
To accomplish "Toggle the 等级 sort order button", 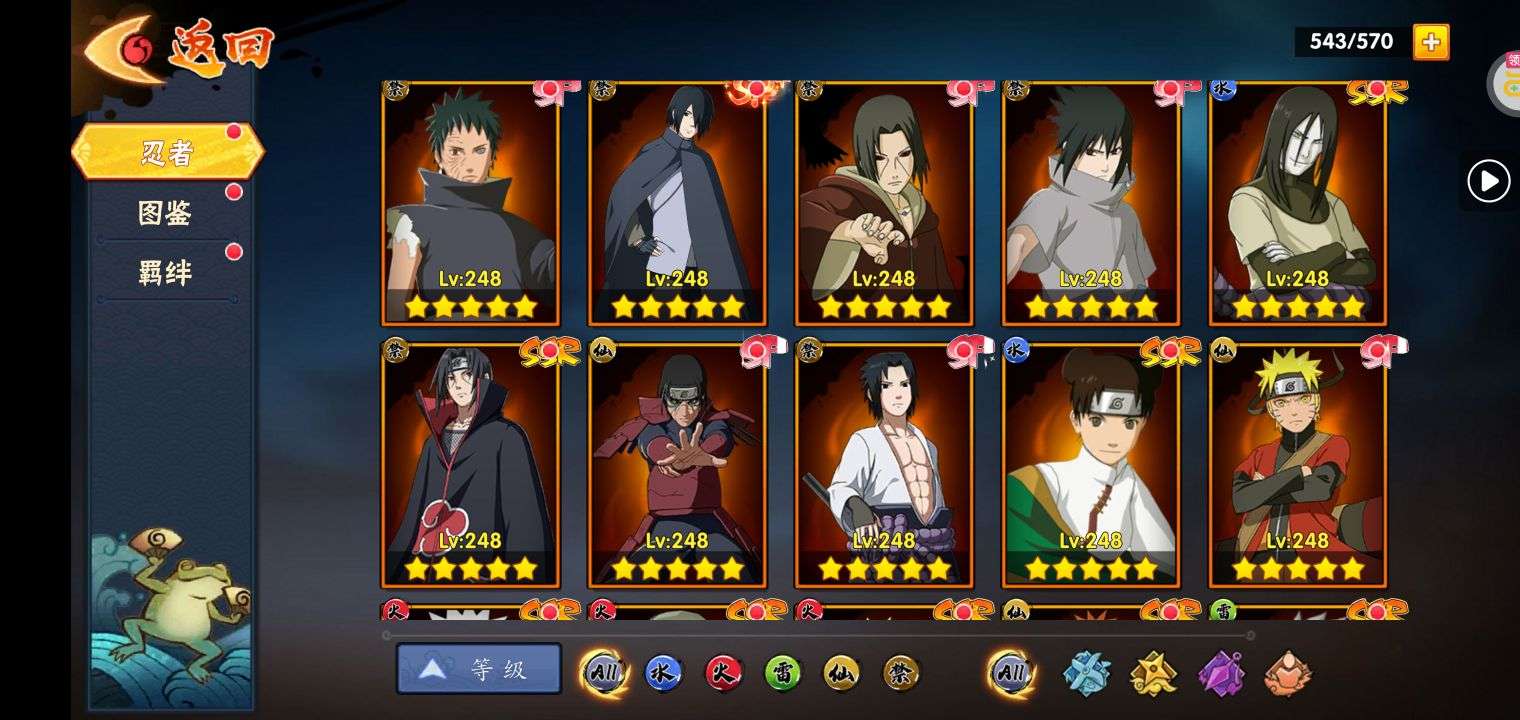I will (x=479, y=669).
